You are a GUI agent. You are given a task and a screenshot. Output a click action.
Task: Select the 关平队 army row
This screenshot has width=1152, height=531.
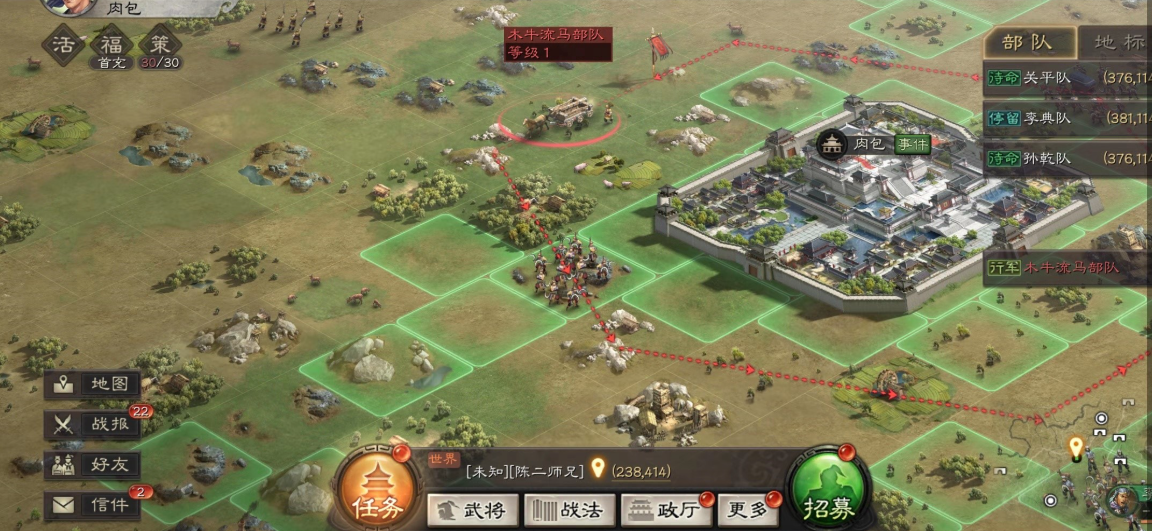pyautogui.click(x=1066, y=78)
